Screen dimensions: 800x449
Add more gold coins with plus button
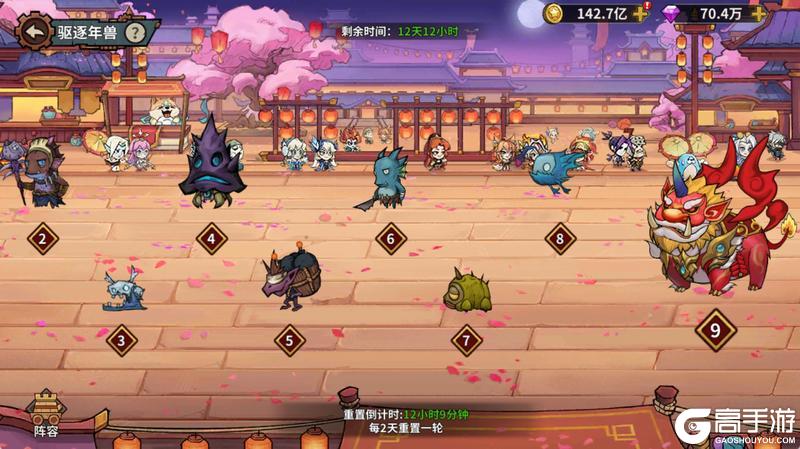point(641,13)
